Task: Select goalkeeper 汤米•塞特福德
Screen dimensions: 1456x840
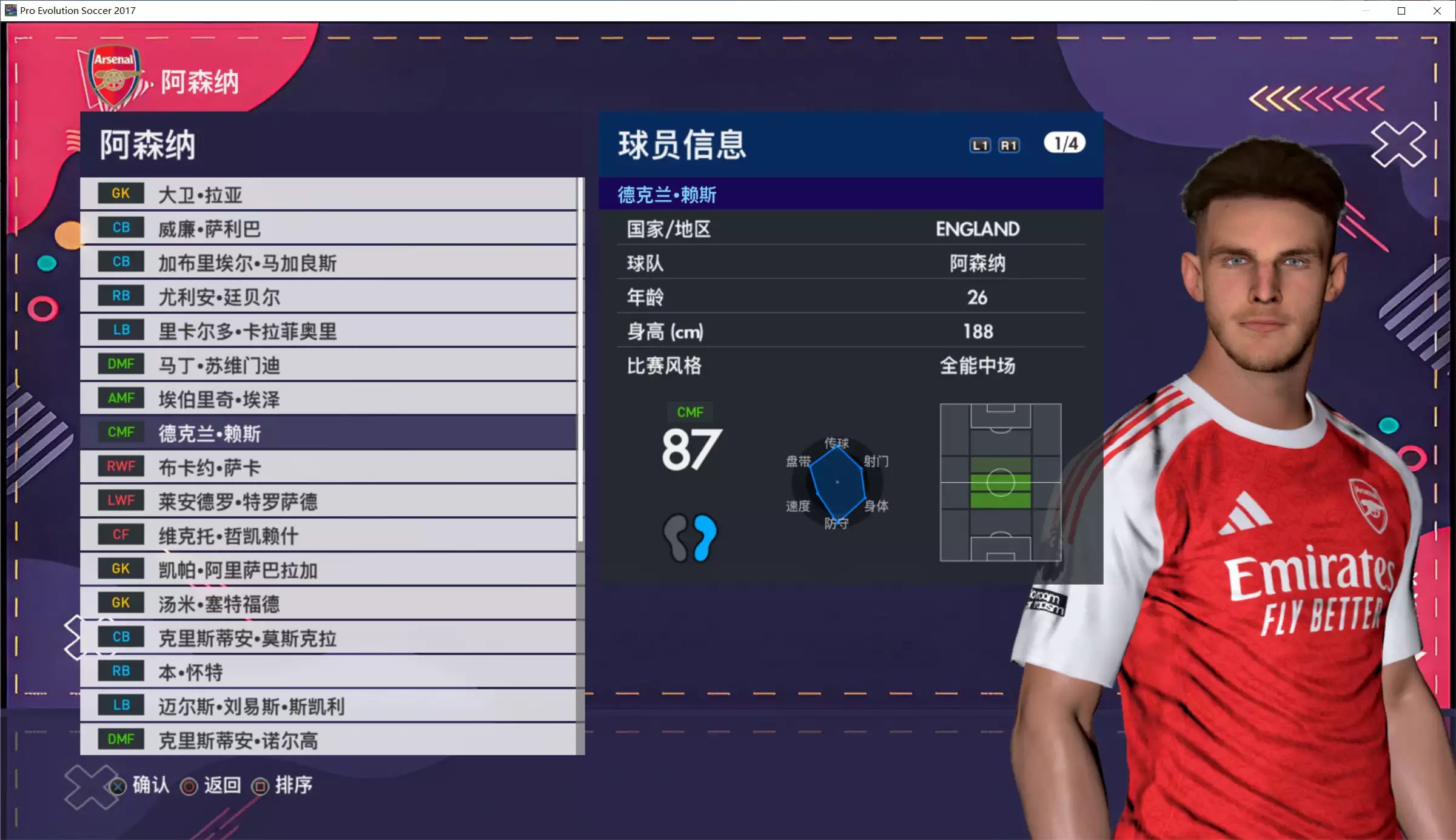Action: (x=327, y=603)
